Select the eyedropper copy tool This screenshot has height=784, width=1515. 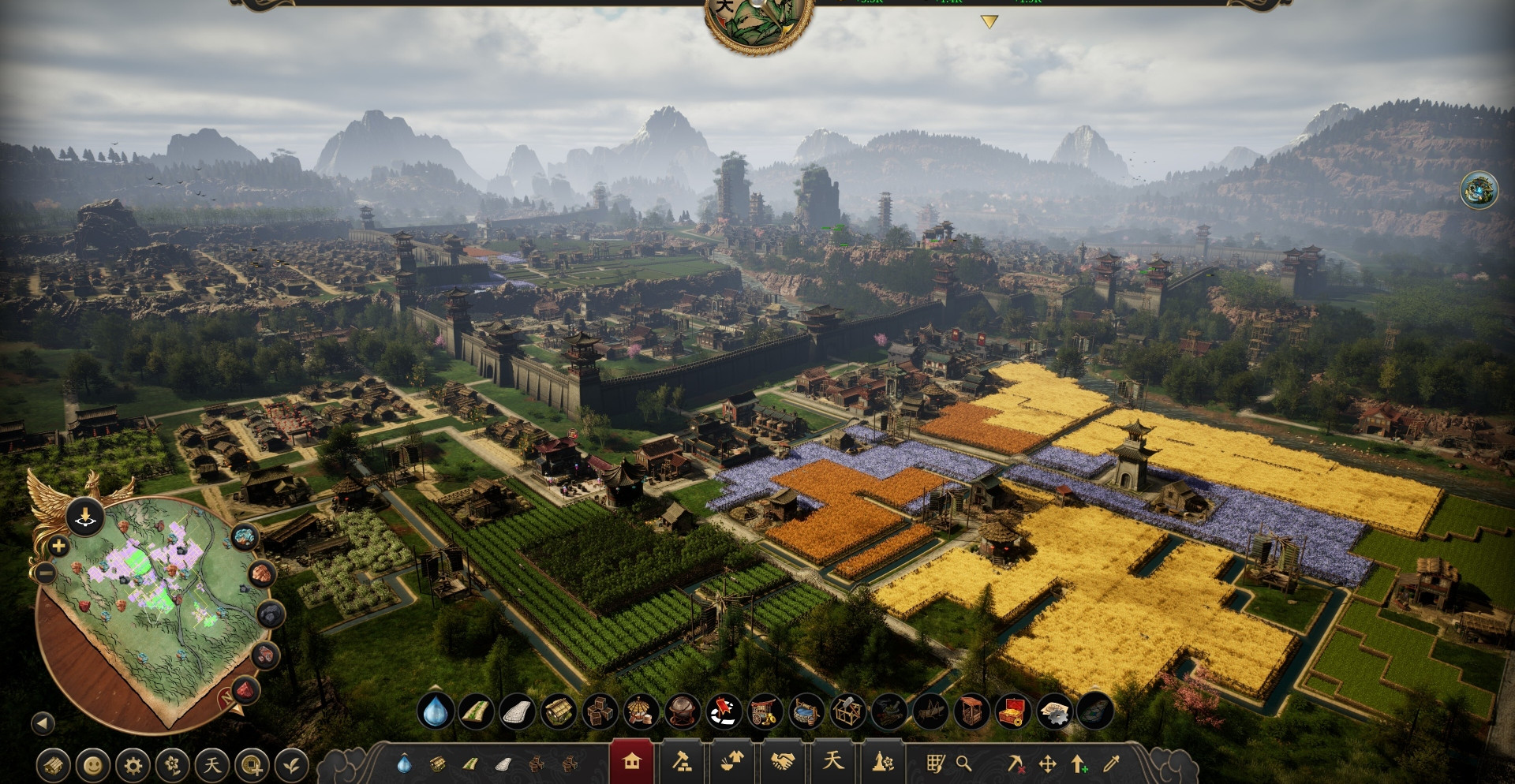point(1111,763)
